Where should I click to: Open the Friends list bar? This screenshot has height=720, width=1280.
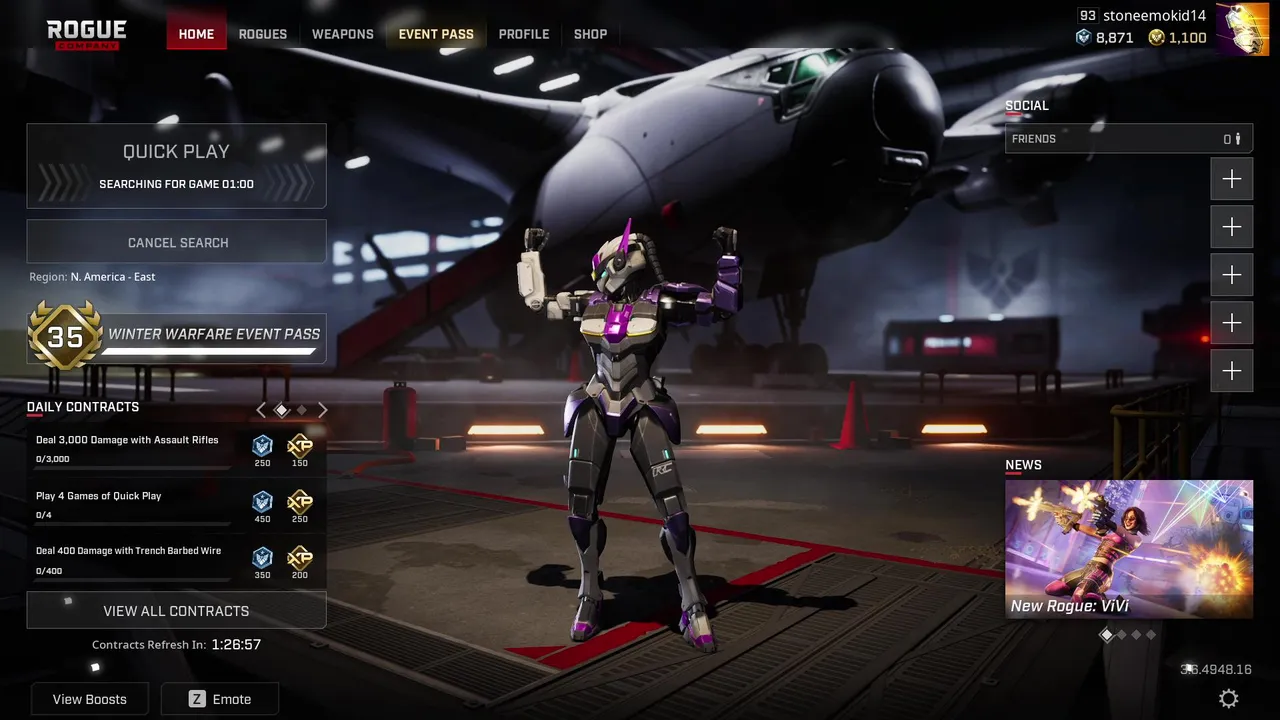tap(1128, 139)
